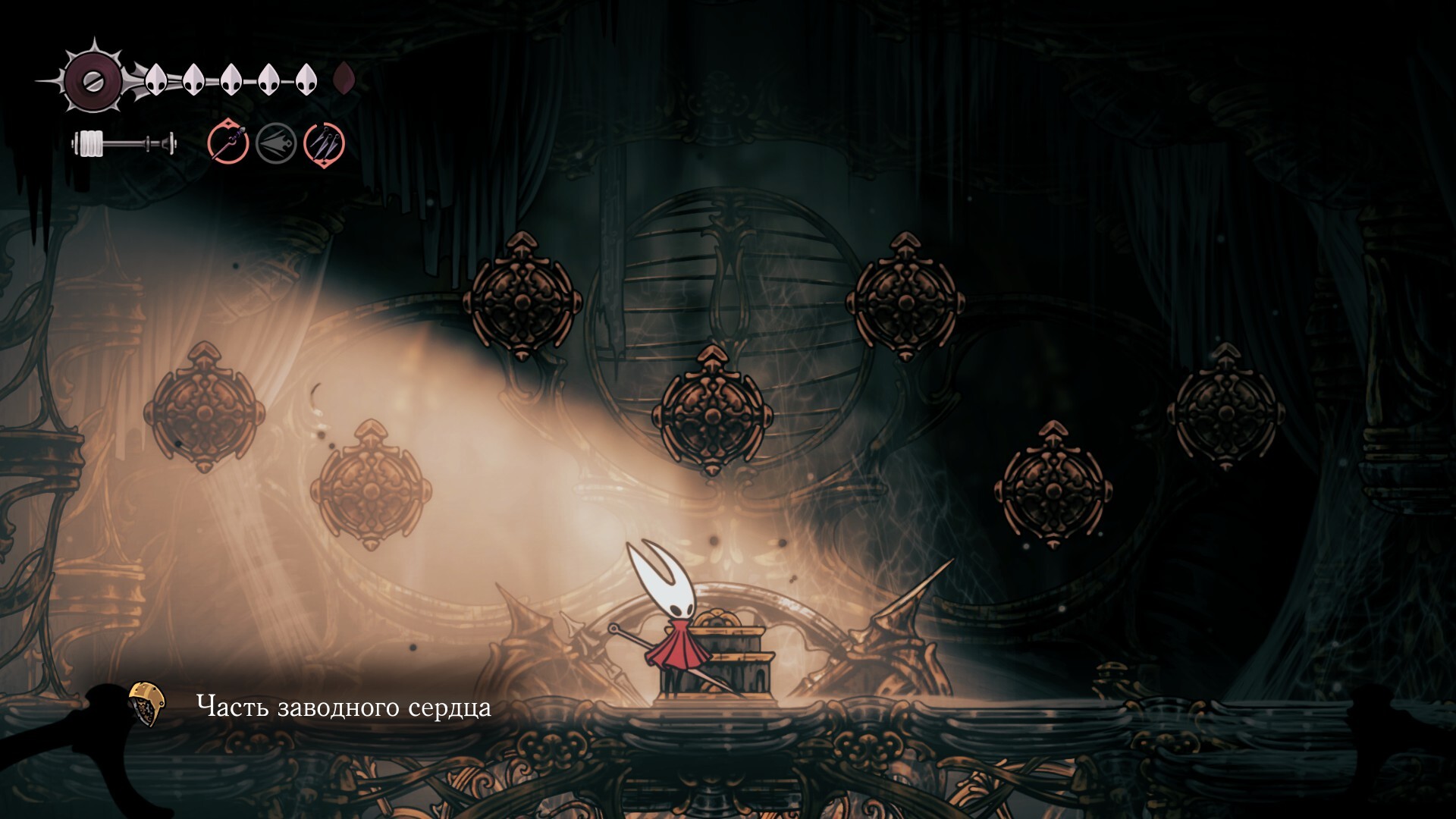This screenshot has width=1456, height=819.
Task: Select the greyed-out middle tool icon
Action: point(276,143)
